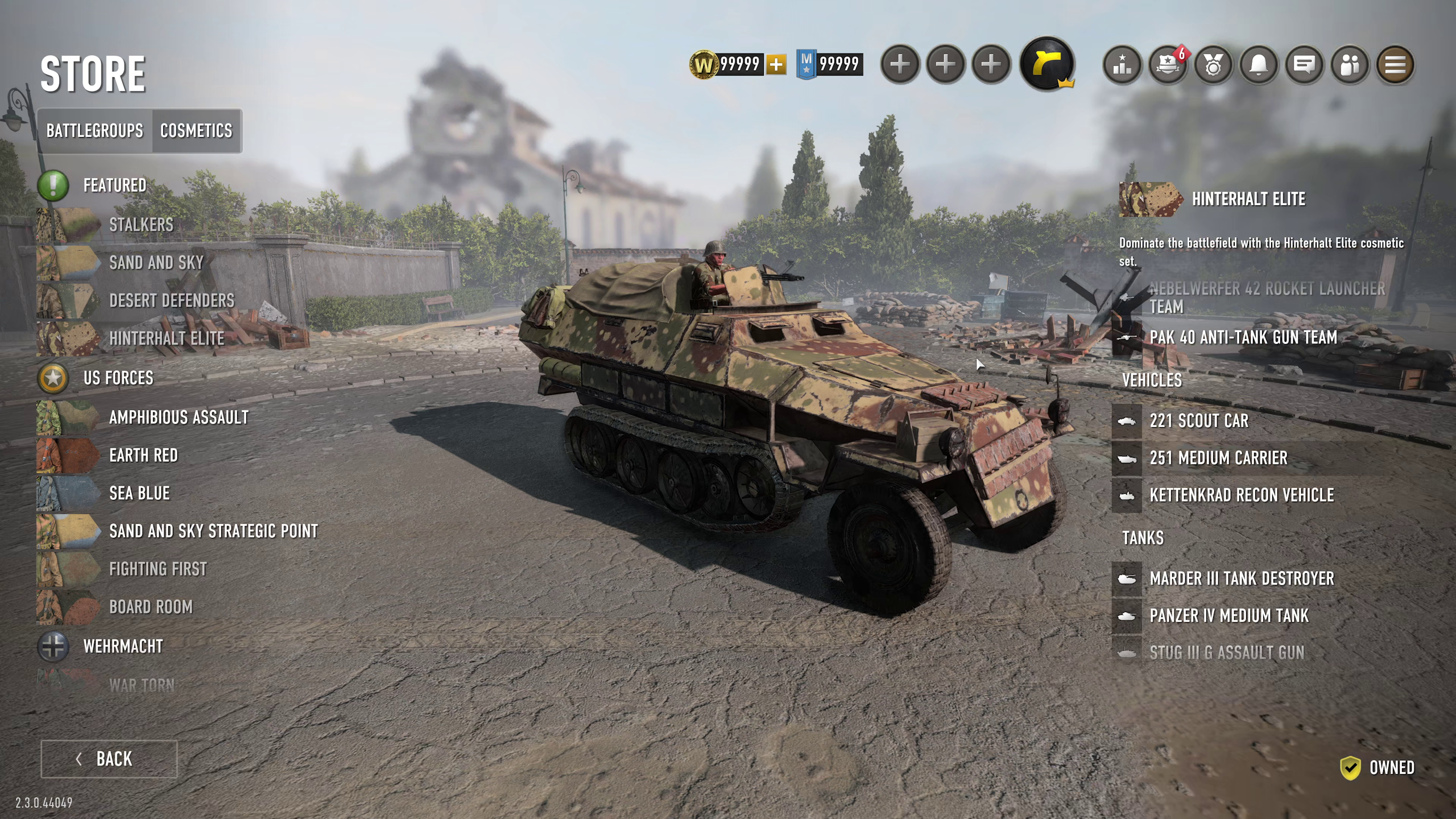
Task: Open the notifications bell
Action: 1259,65
